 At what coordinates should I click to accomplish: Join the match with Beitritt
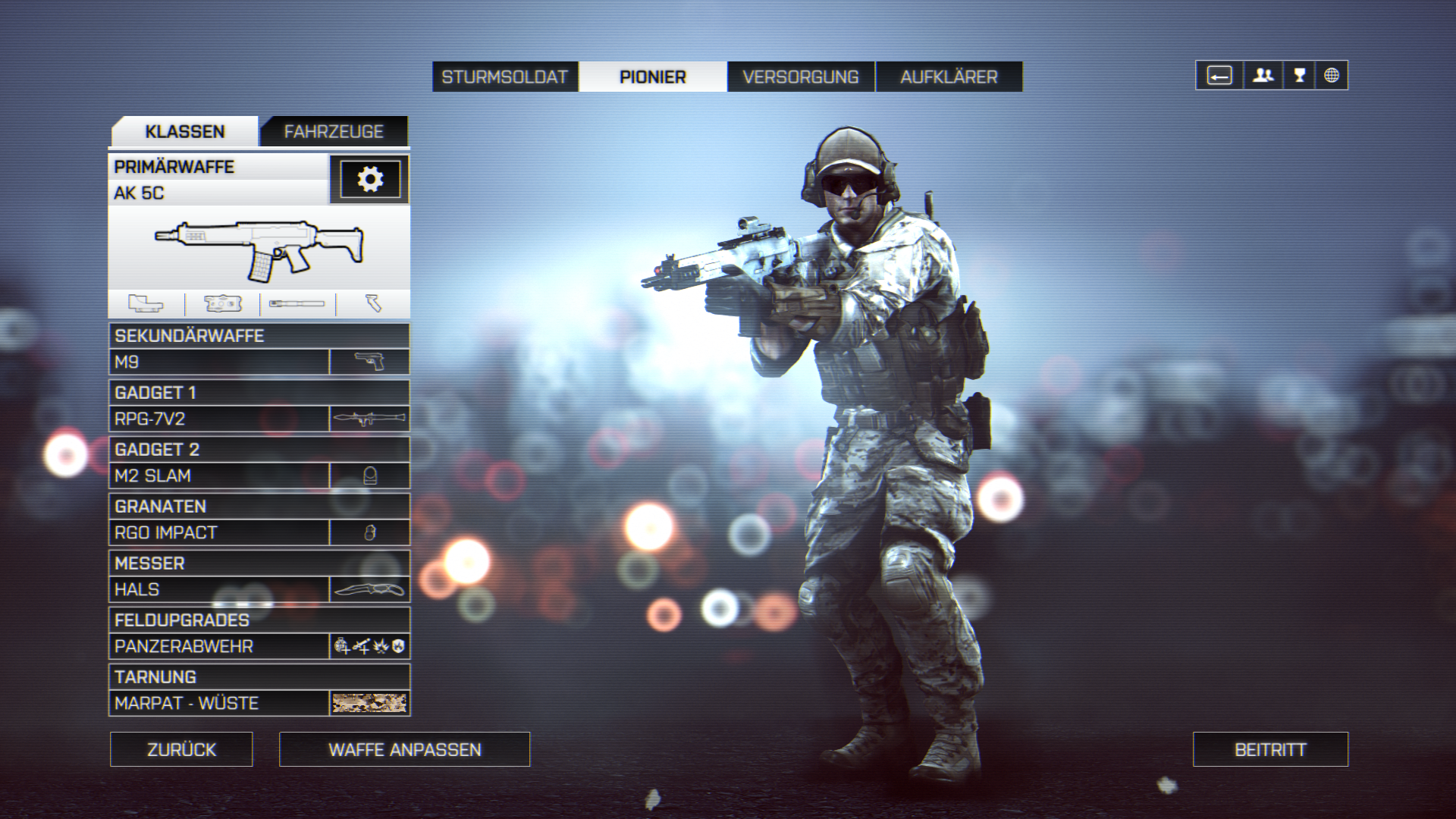pyautogui.click(x=1270, y=749)
